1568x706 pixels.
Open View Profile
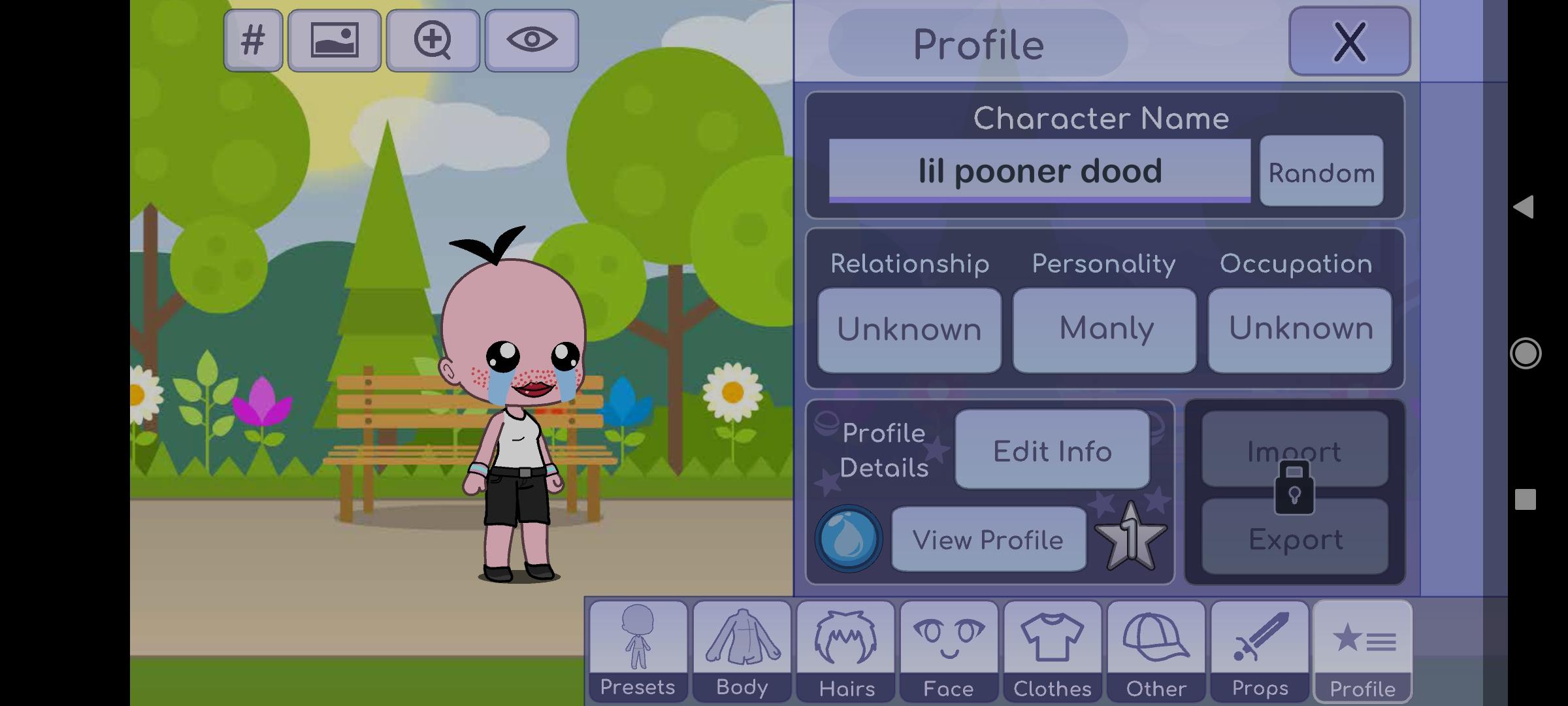coord(988,540)
